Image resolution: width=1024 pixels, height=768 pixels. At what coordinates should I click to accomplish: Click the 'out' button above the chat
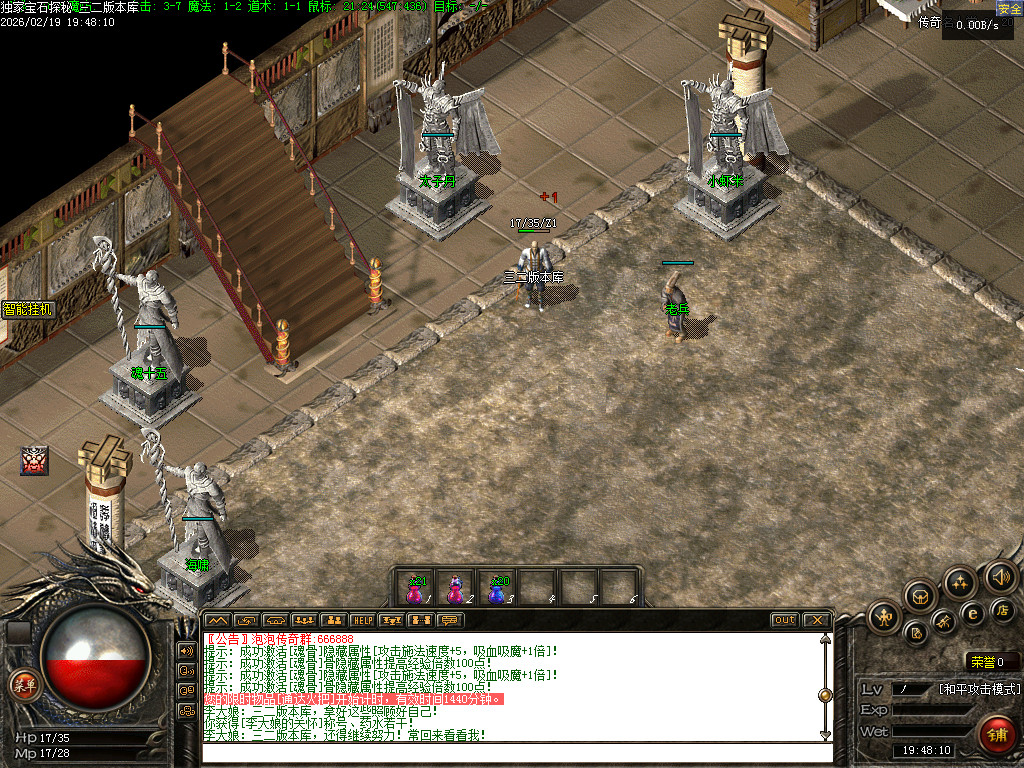[785, 620]
